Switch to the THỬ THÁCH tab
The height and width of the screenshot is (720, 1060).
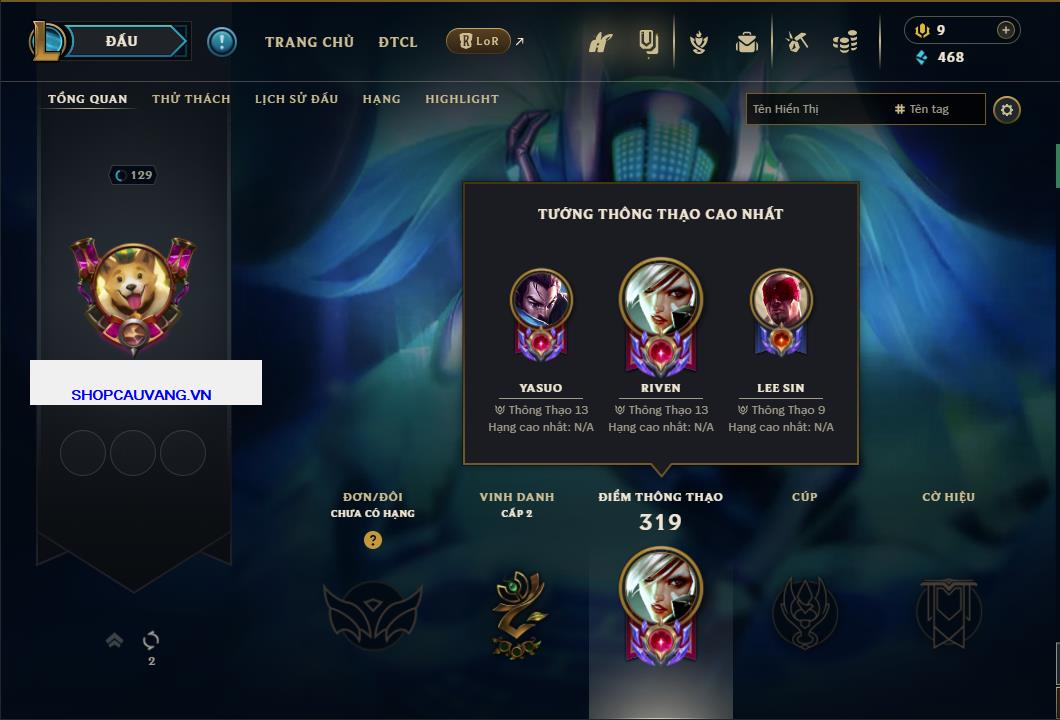(x=191, y=99)
